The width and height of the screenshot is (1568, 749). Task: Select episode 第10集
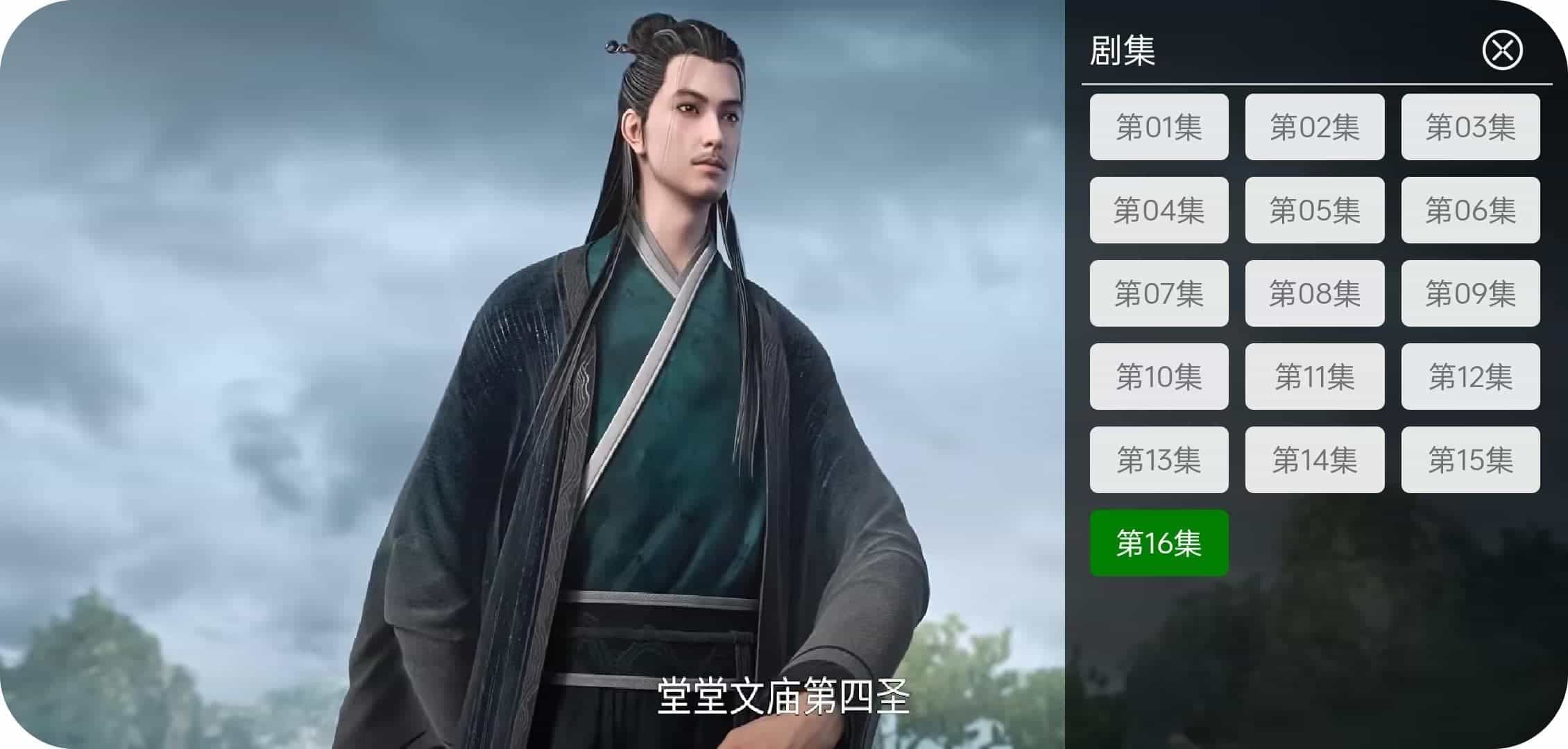[x=1159, y=376]
